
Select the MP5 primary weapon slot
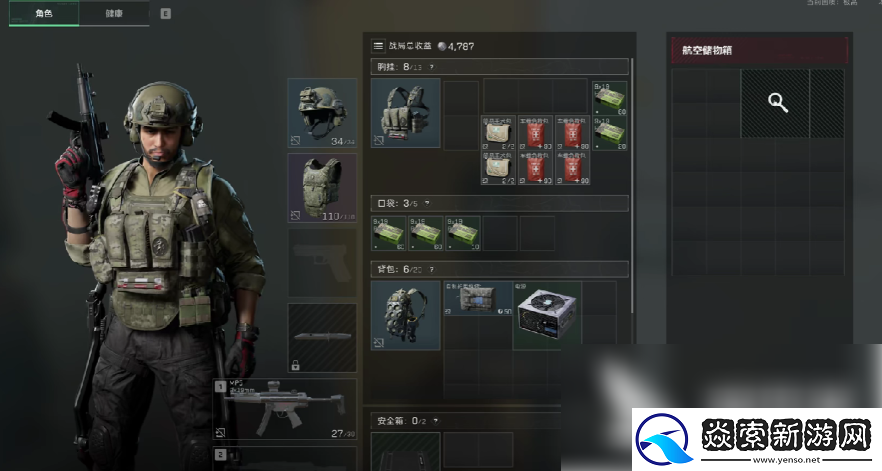tap(285, 410)
